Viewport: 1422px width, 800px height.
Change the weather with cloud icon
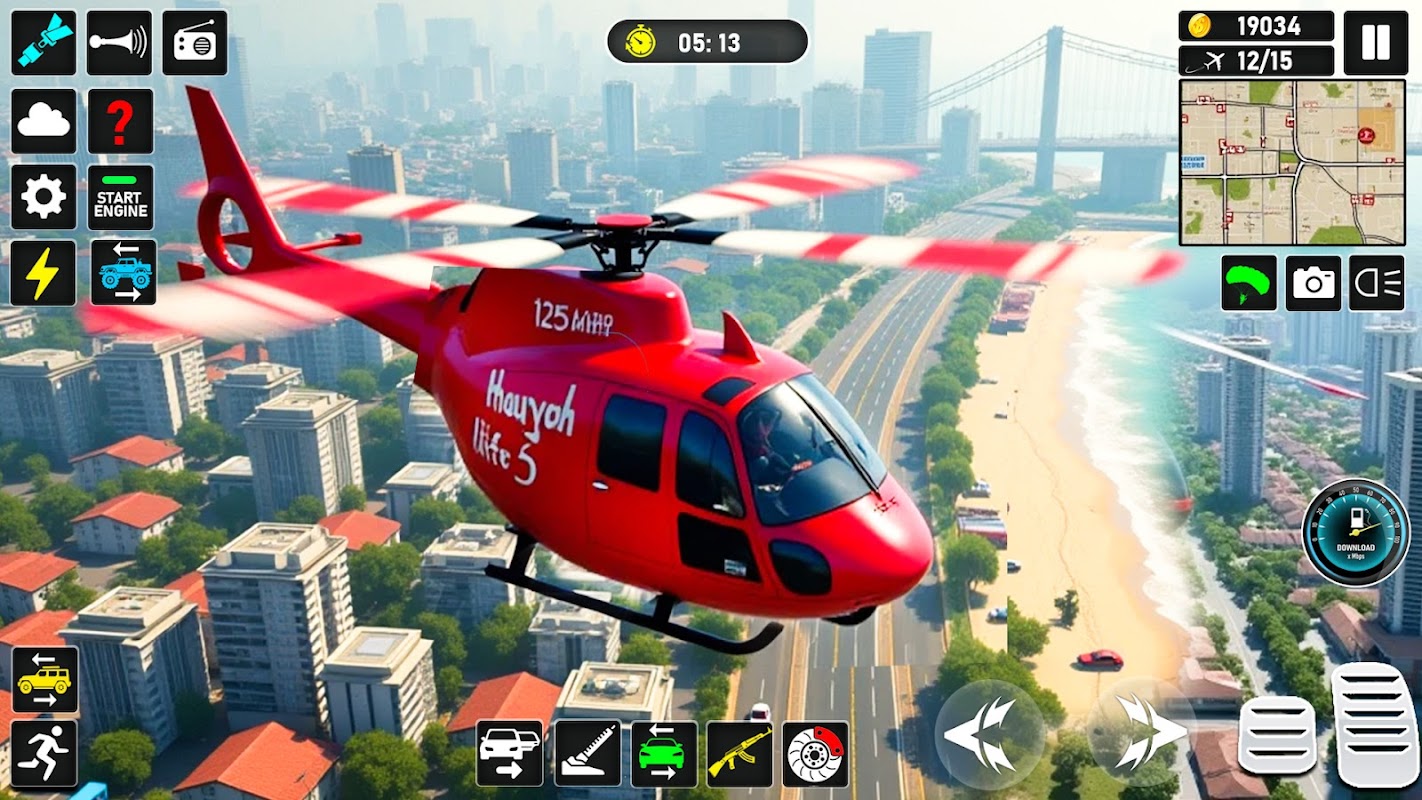tap(43, 121)
